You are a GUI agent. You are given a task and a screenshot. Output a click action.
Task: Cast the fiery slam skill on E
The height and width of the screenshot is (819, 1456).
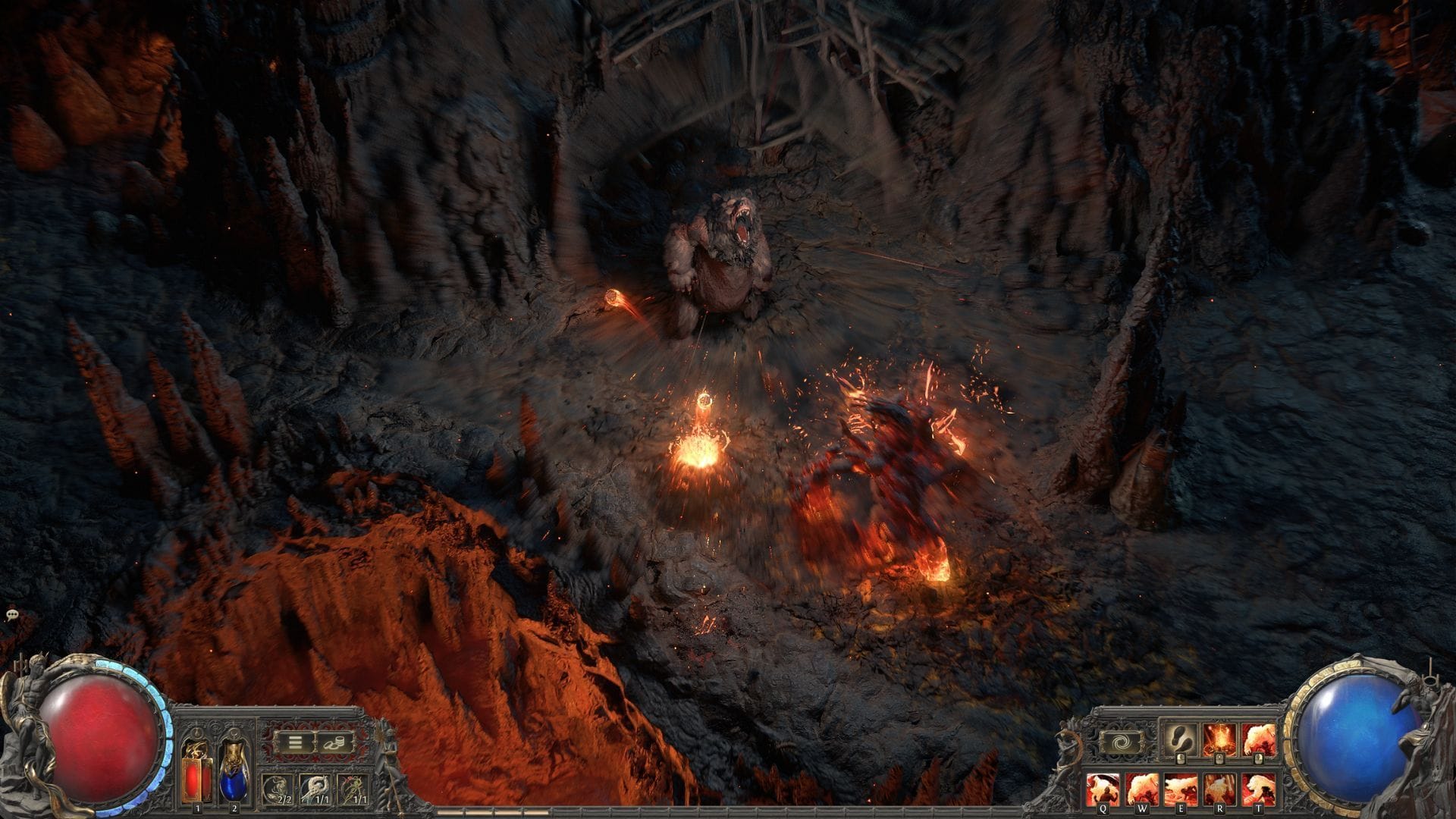(1181, 789)
